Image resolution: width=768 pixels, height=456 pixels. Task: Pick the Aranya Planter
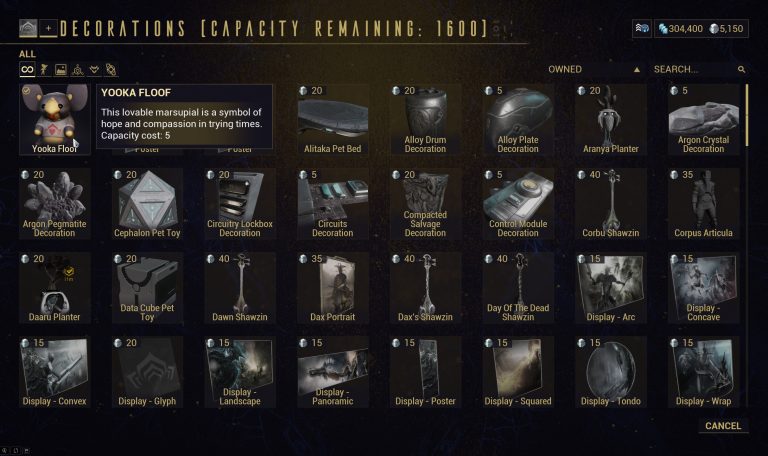(x=610, y=118)
